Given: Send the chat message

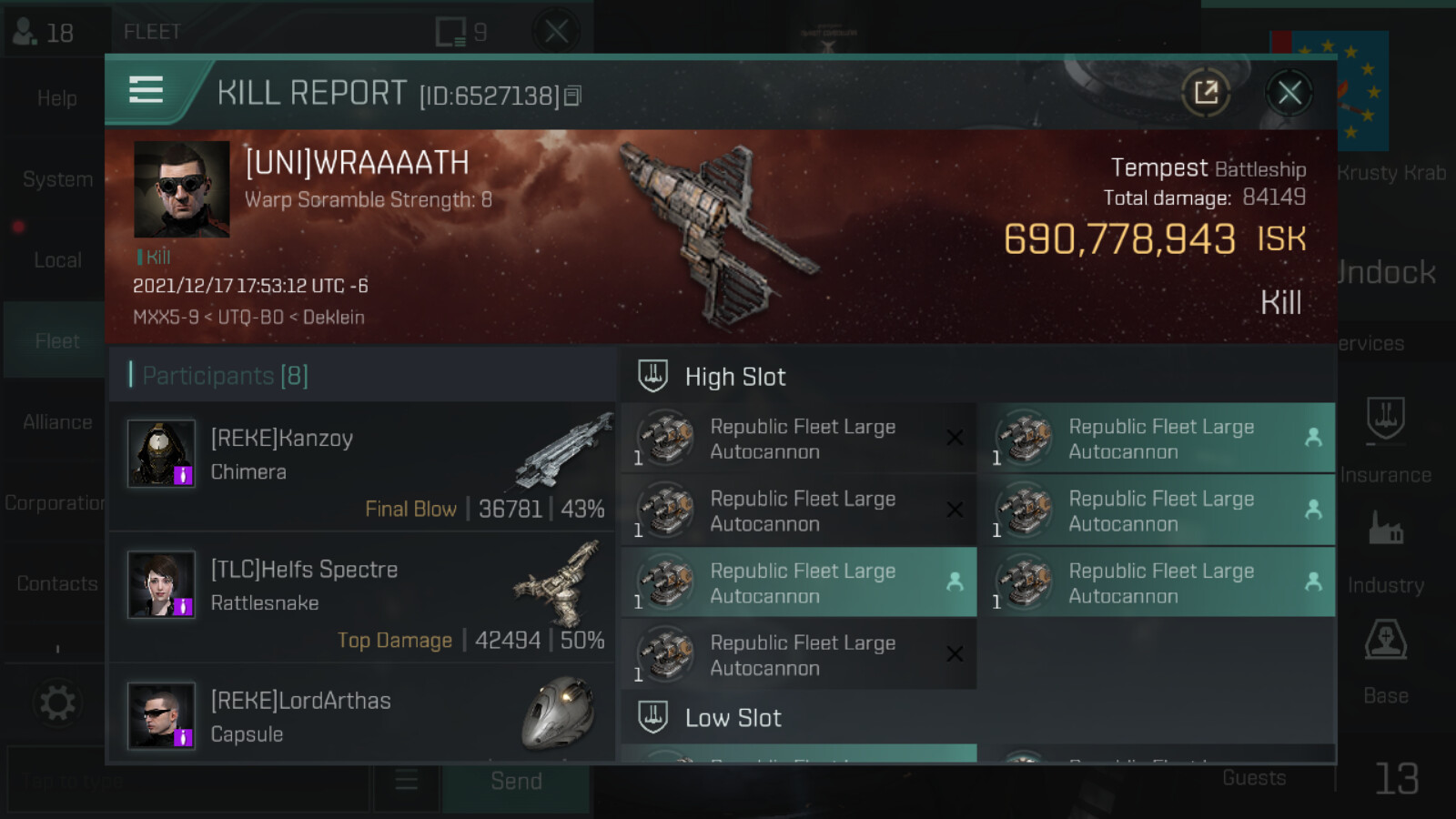Looking at the screenshot, I should (516, 782).
